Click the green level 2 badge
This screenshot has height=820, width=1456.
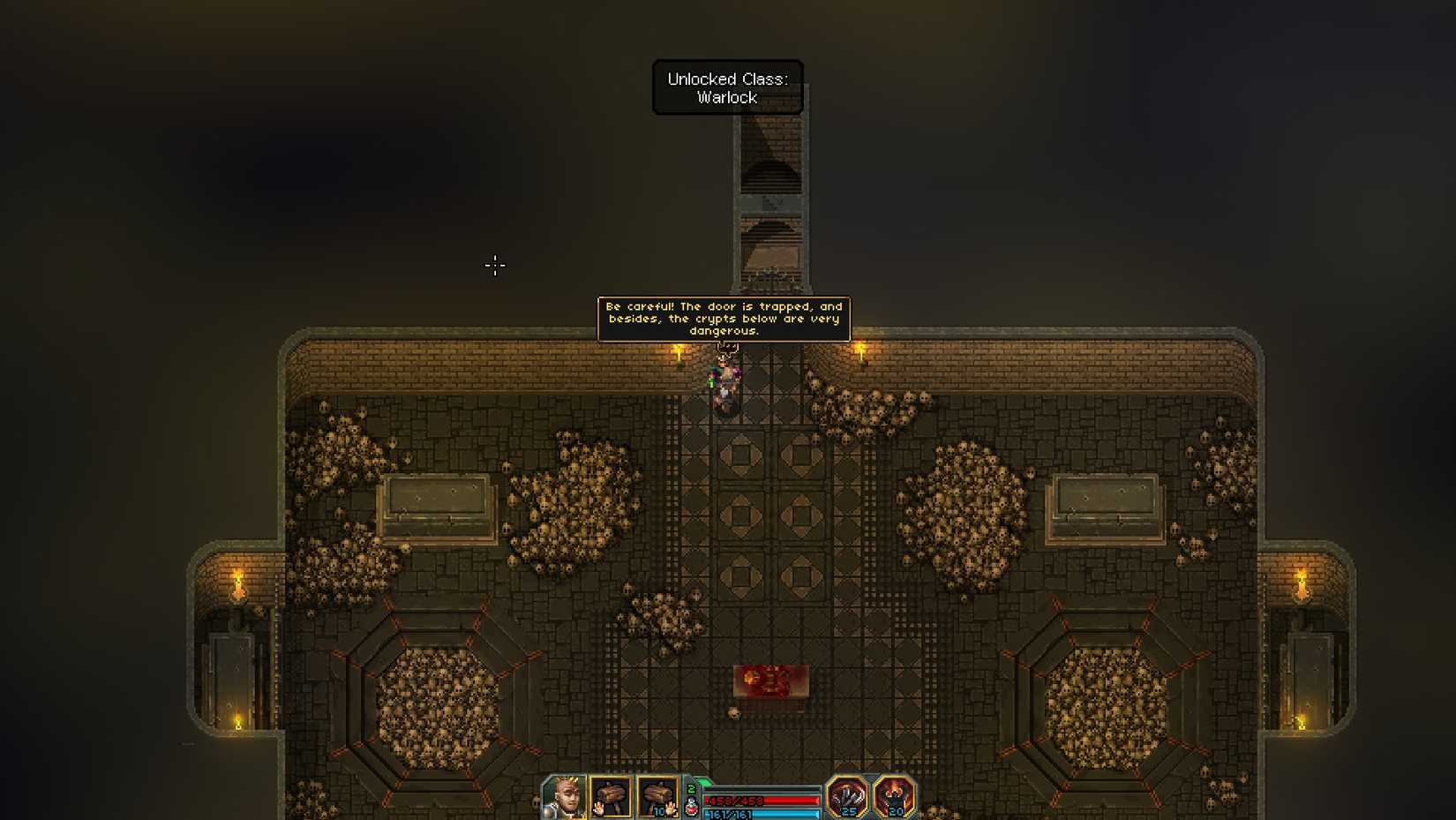pos(691,787)
